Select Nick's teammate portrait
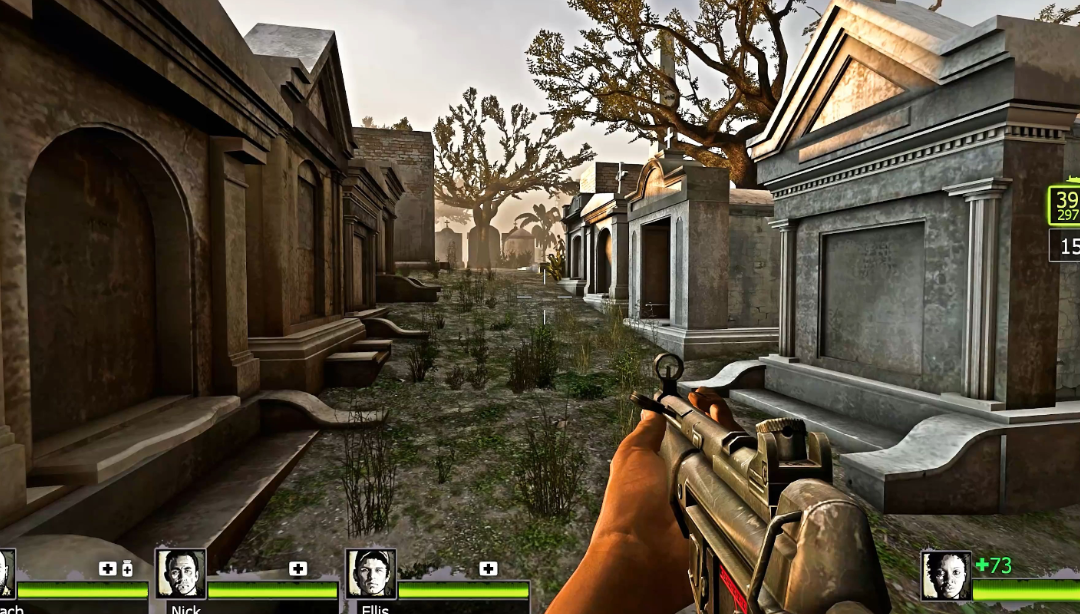 click(181, 573)
